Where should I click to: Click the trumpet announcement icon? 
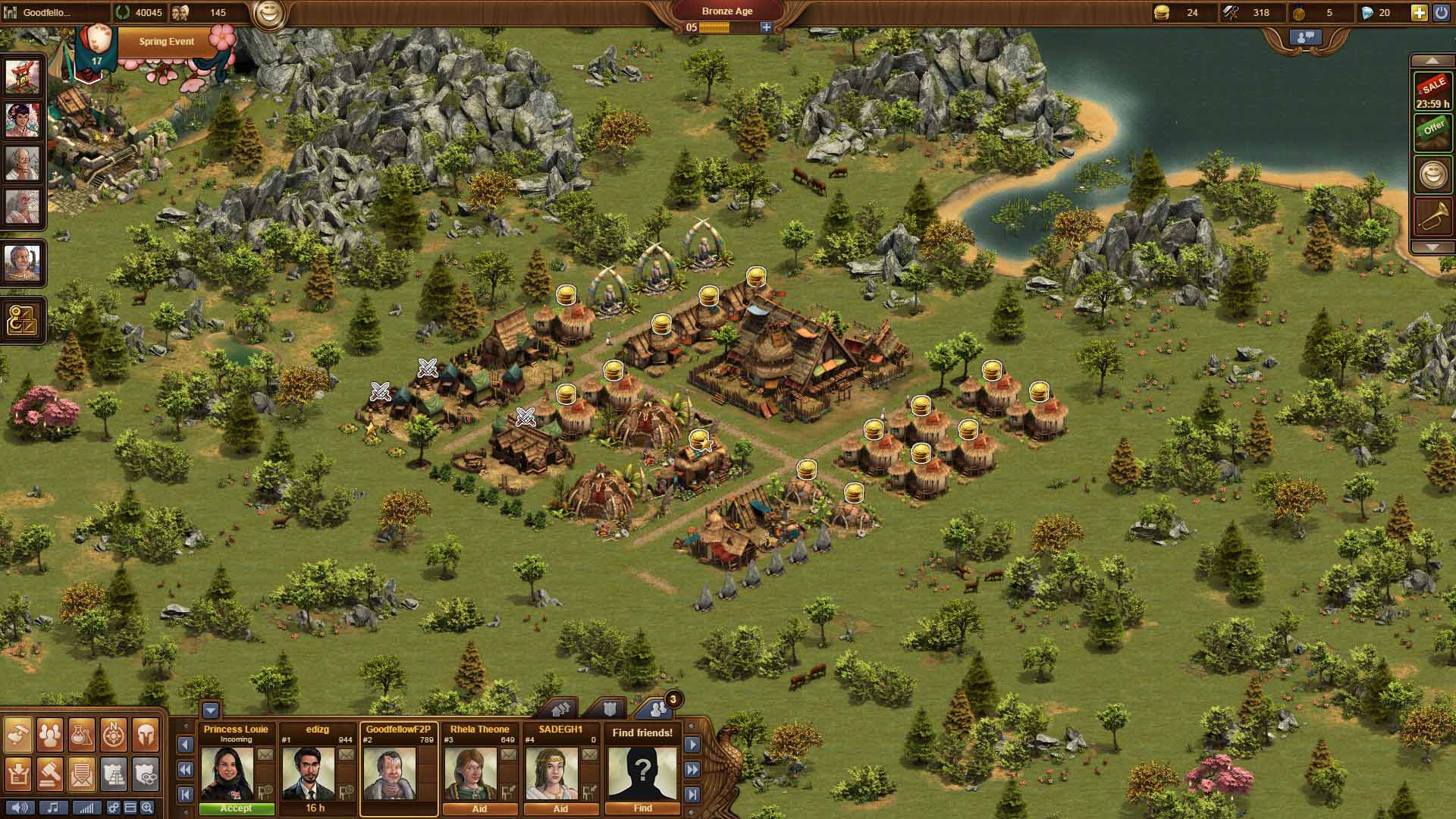pyautogui.click(x=1432, y=218)
